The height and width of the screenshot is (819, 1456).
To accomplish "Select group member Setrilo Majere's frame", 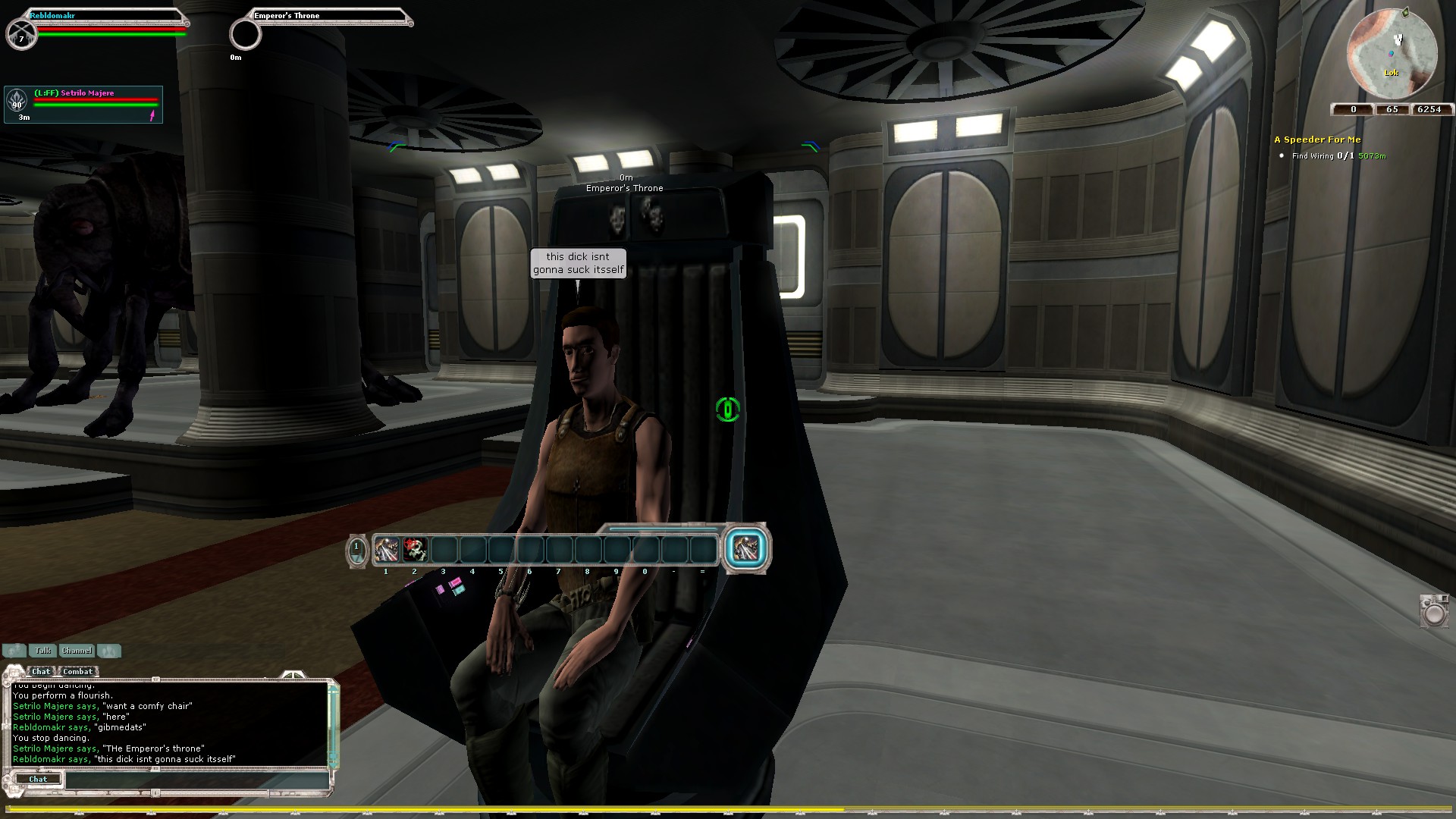I will pyautogui.click(x=83, y=105).
